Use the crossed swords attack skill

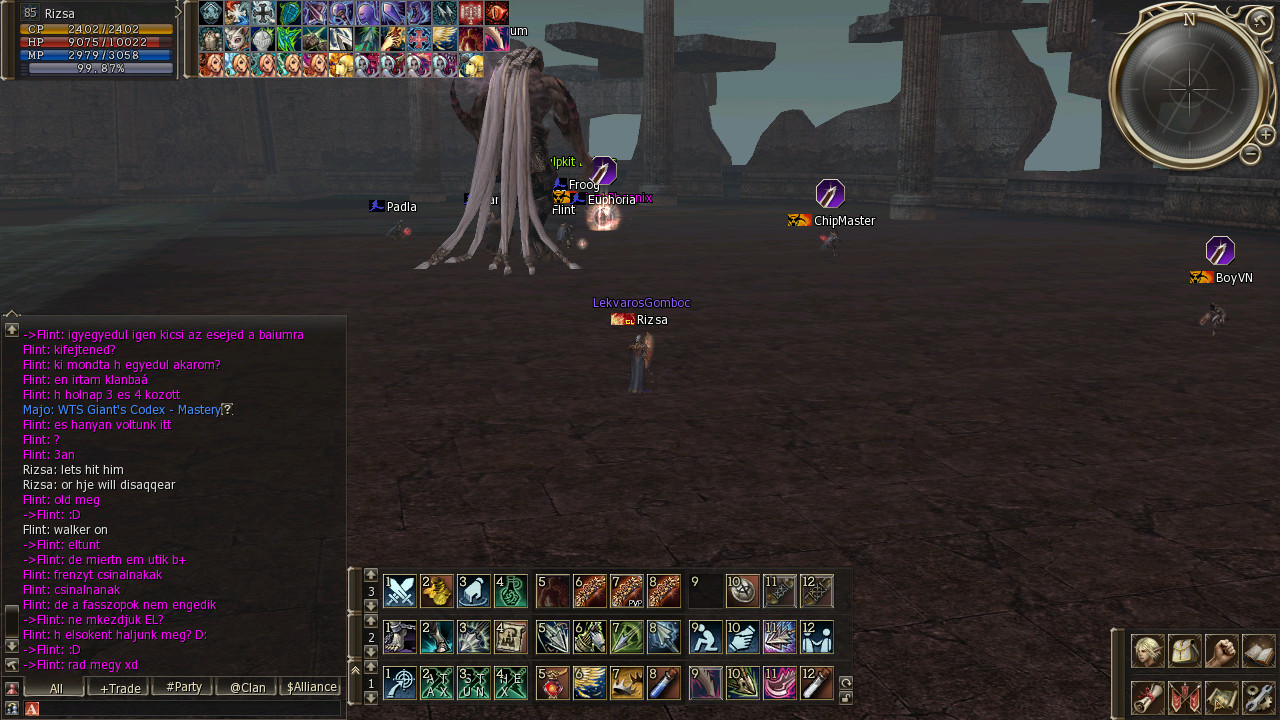400,591
